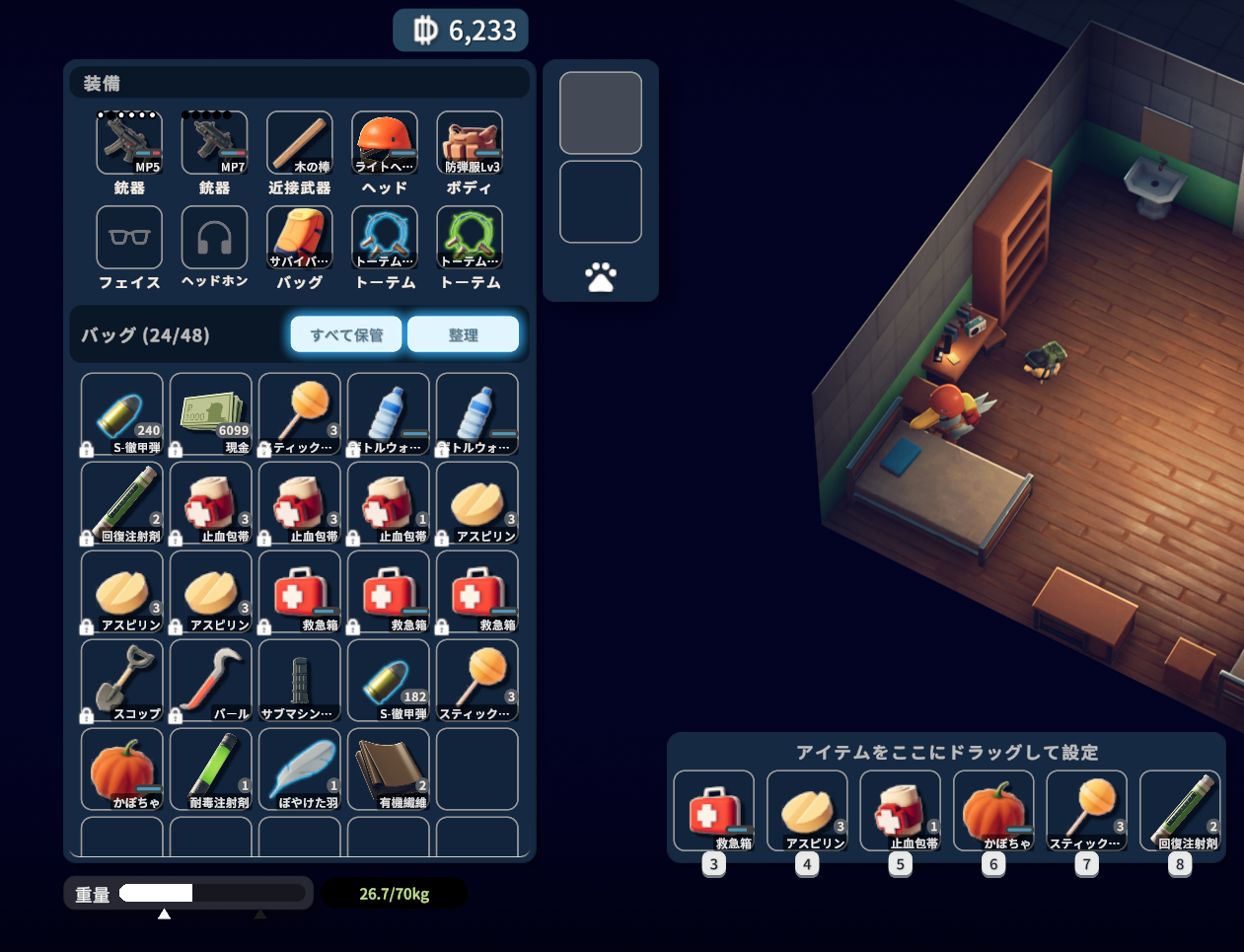Pick the red crowbar bag item

point(211,681)
